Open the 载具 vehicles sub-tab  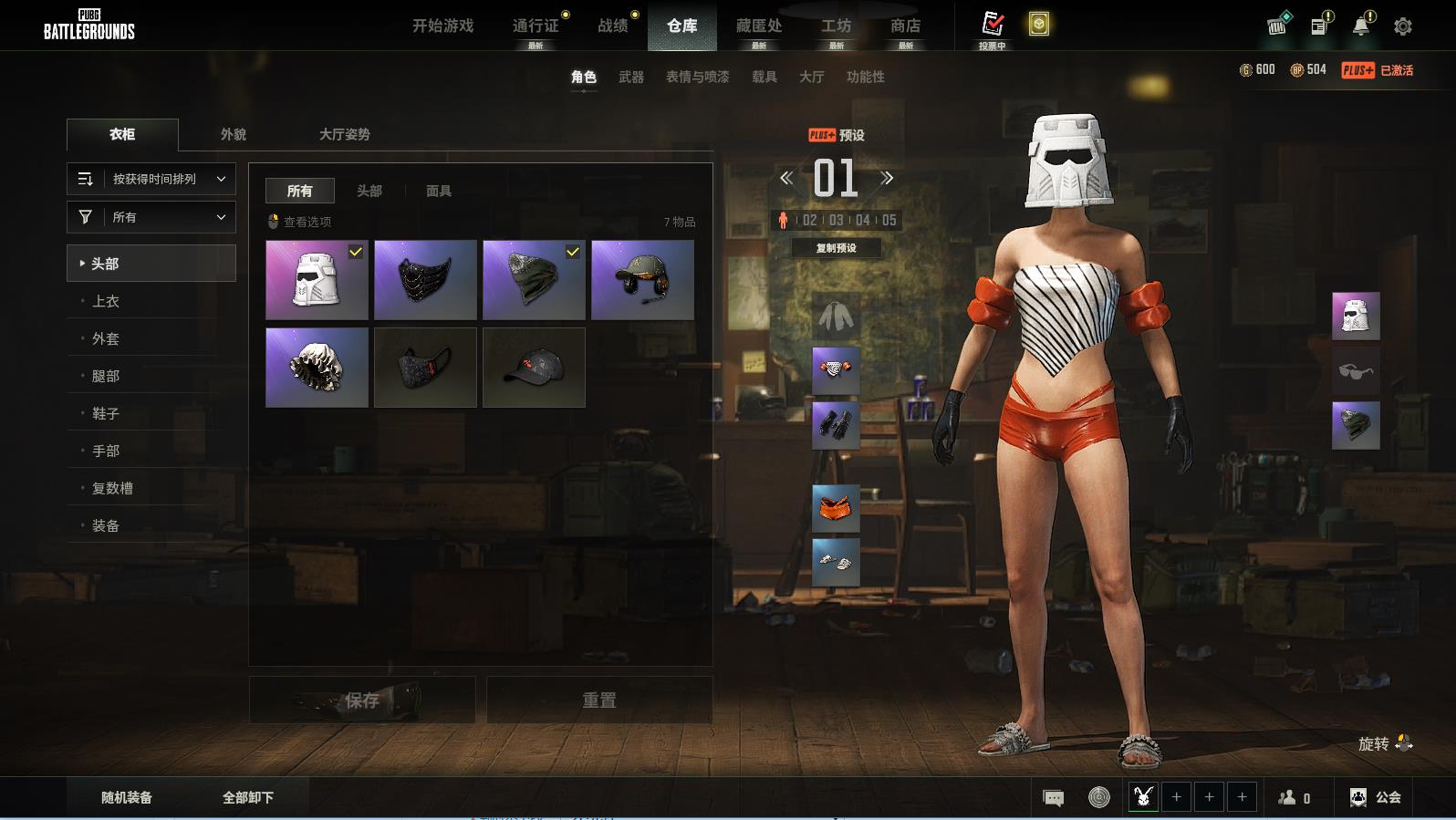point(764,77)
